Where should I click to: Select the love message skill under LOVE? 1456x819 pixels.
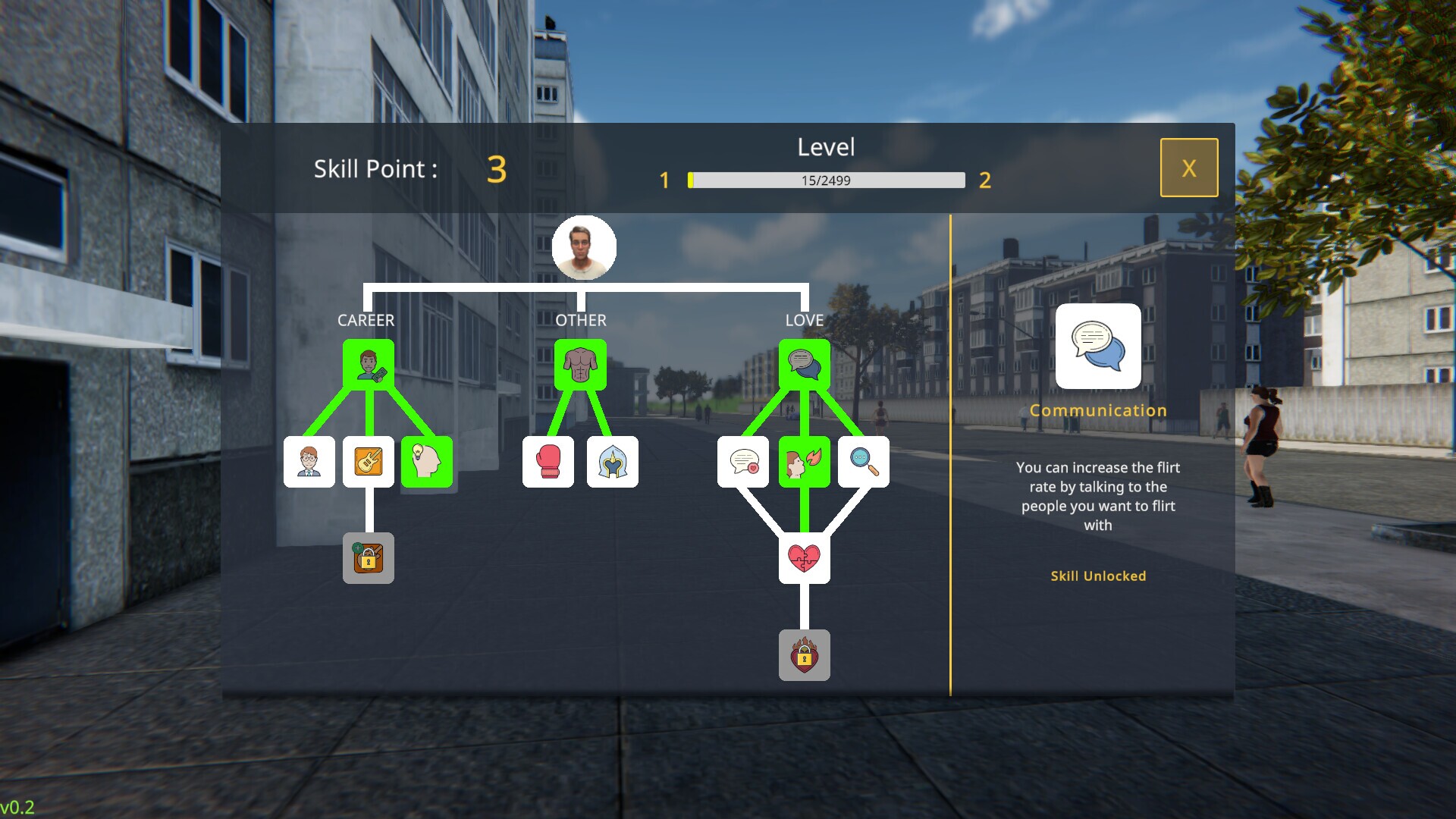pos(745,462)
